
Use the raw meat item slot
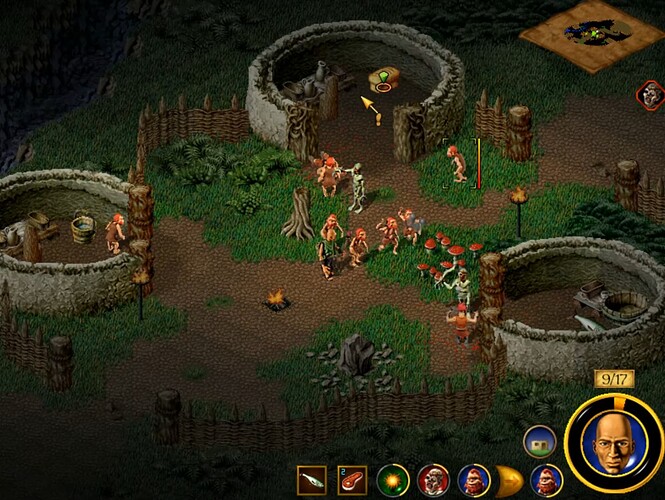coord(352,481)
